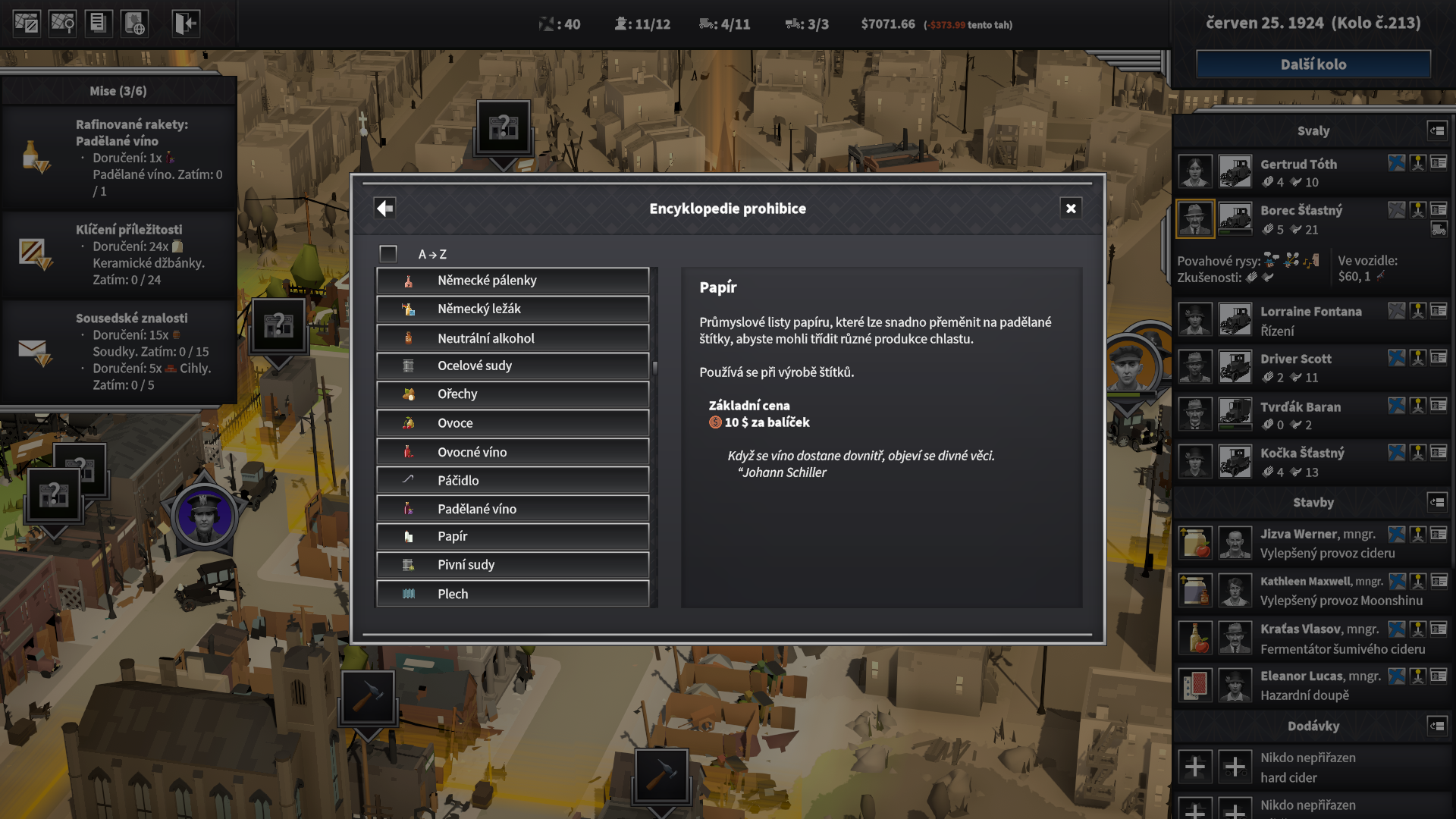Select the Německé pálenky entry
Image resolution: width=1456 pixels, height=819 pixels.
pos(513,281)
